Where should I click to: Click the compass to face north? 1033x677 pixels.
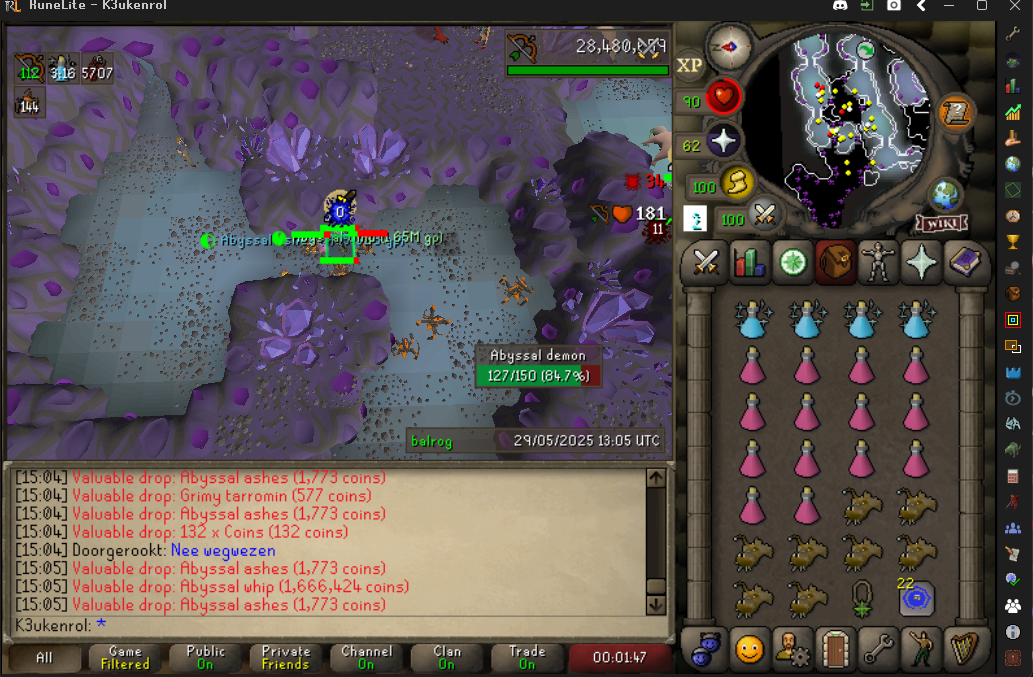click(x=728, y=46)
